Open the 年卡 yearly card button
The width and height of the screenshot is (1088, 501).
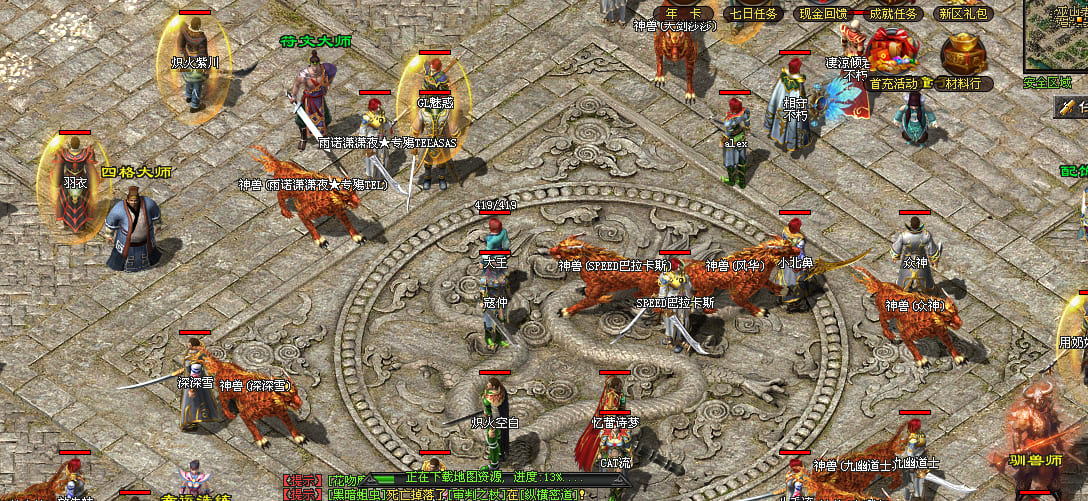tap(685, 13)
